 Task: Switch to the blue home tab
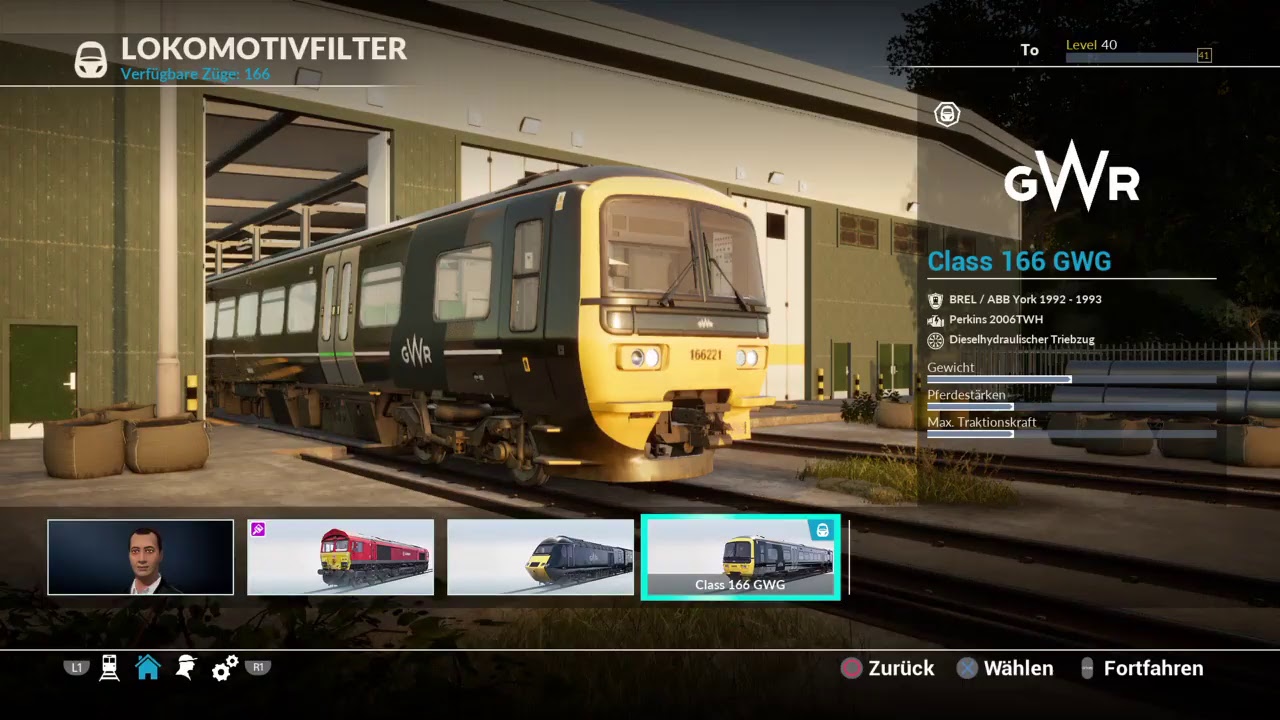pos(148,668)
